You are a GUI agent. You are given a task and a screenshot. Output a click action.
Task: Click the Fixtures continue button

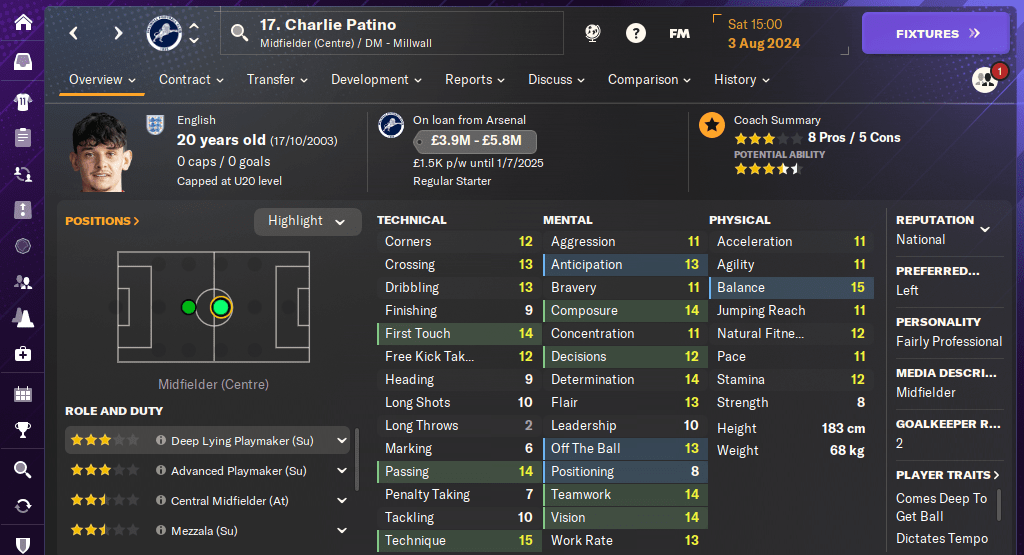(x=935, y=33)
